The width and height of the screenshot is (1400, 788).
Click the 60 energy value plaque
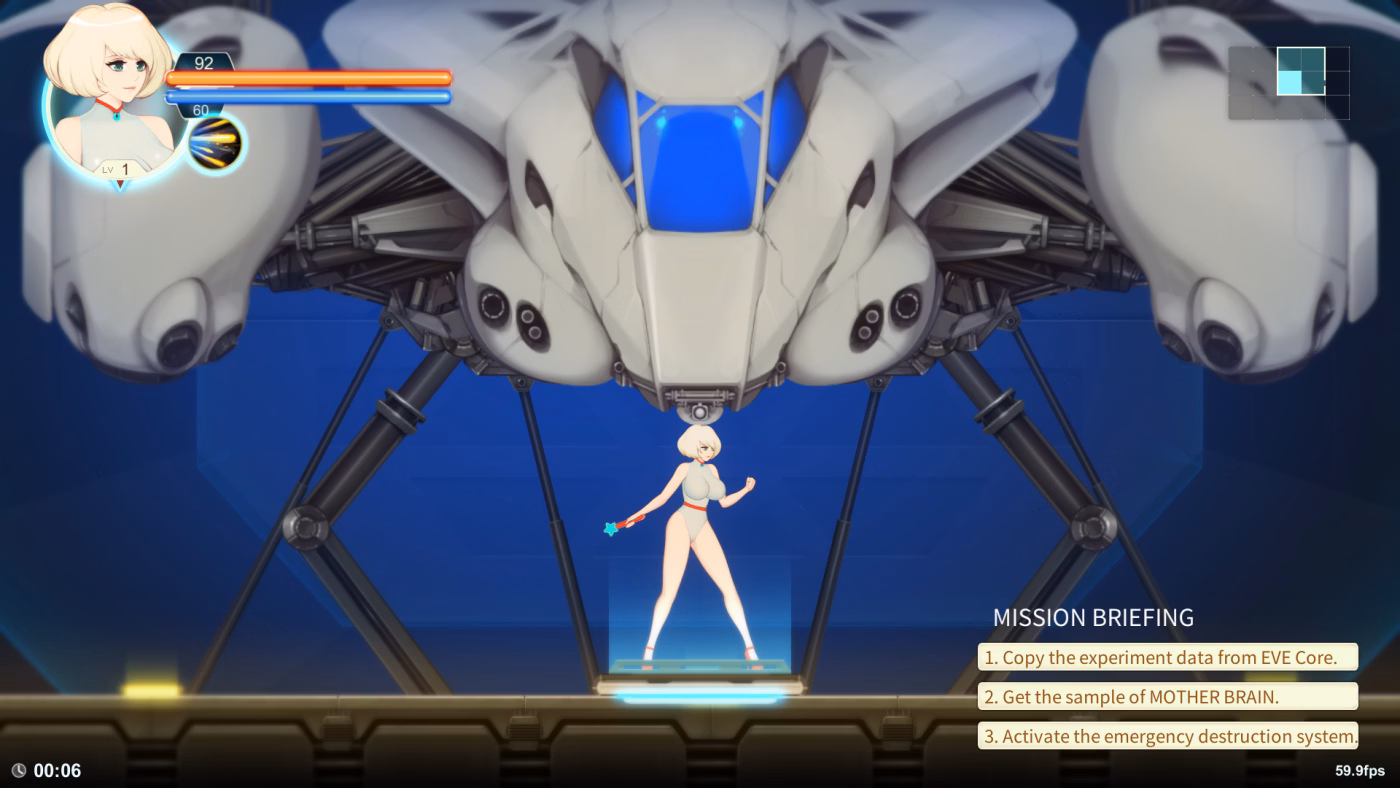(200, 107)
